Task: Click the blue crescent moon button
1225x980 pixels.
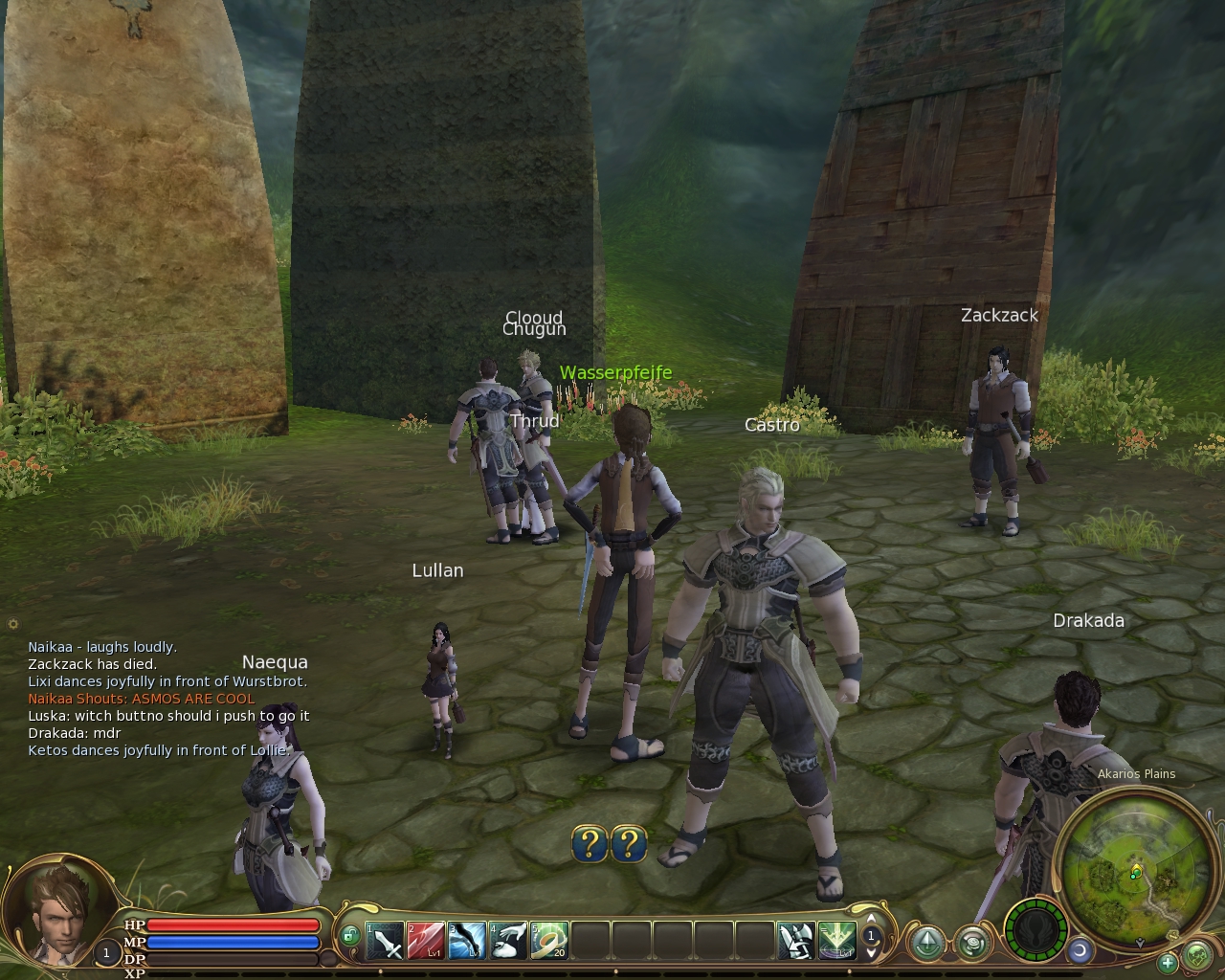Action: (x=1080, y=949)
